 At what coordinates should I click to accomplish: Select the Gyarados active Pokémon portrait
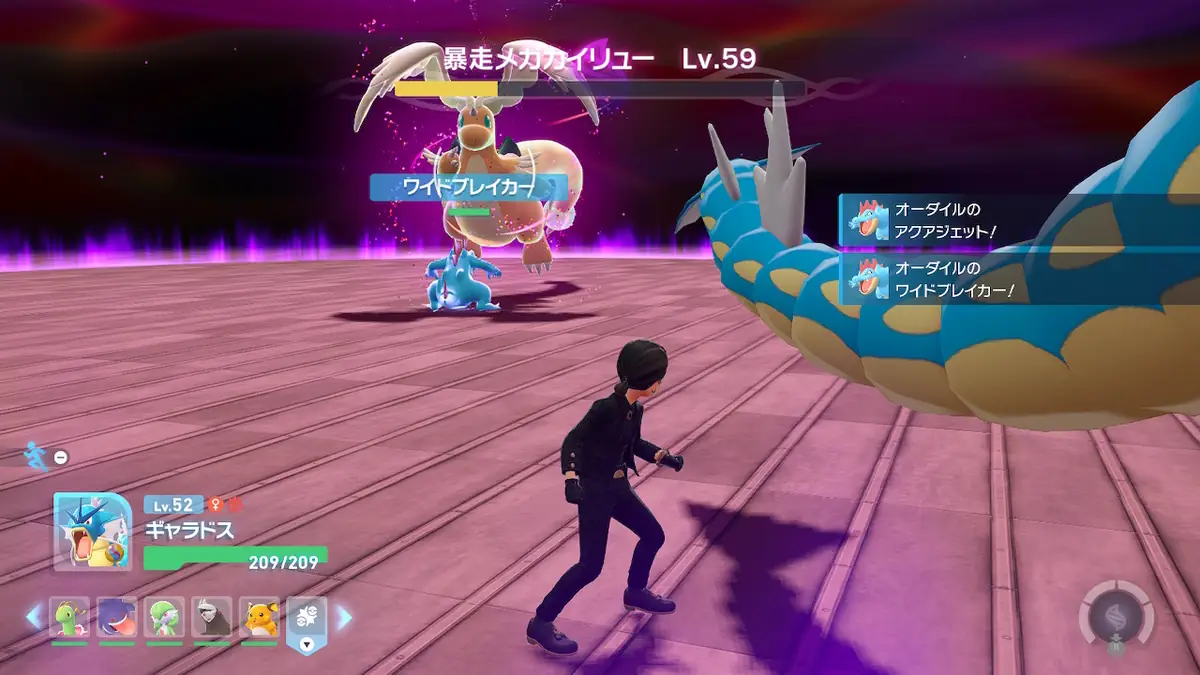tap(92, 532)
